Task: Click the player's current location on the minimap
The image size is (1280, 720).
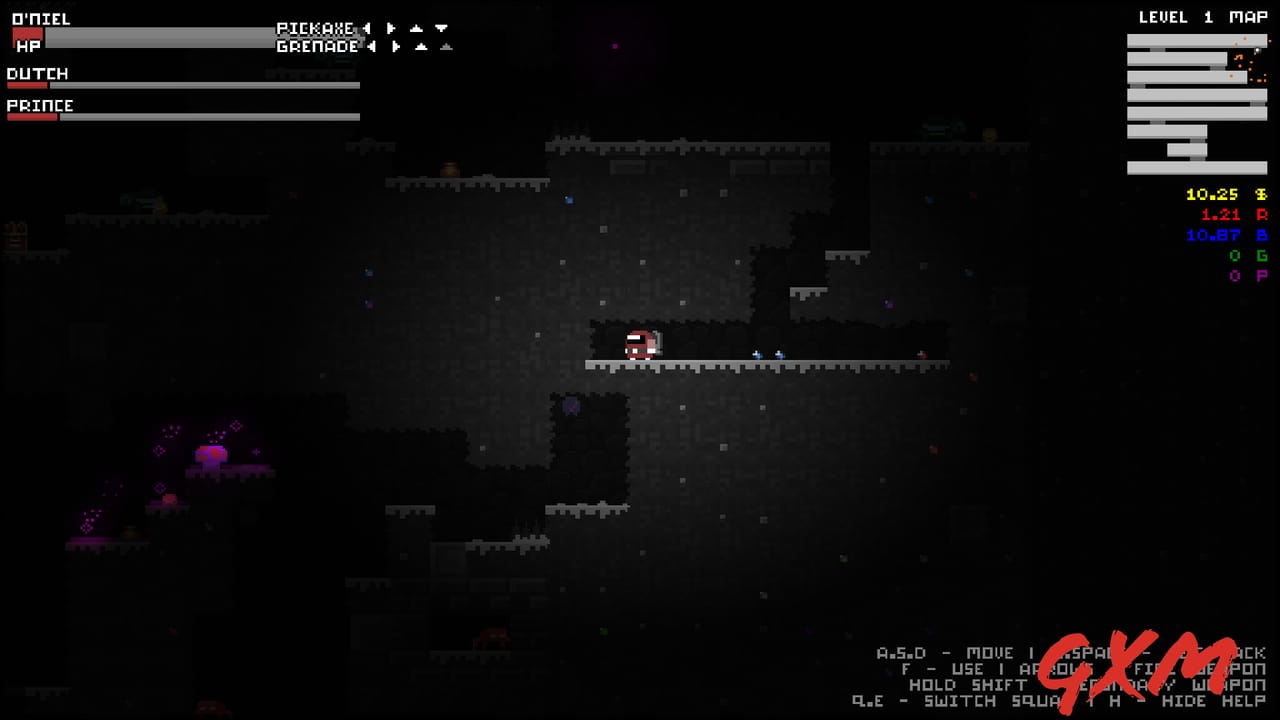Action: [1258, 50]
